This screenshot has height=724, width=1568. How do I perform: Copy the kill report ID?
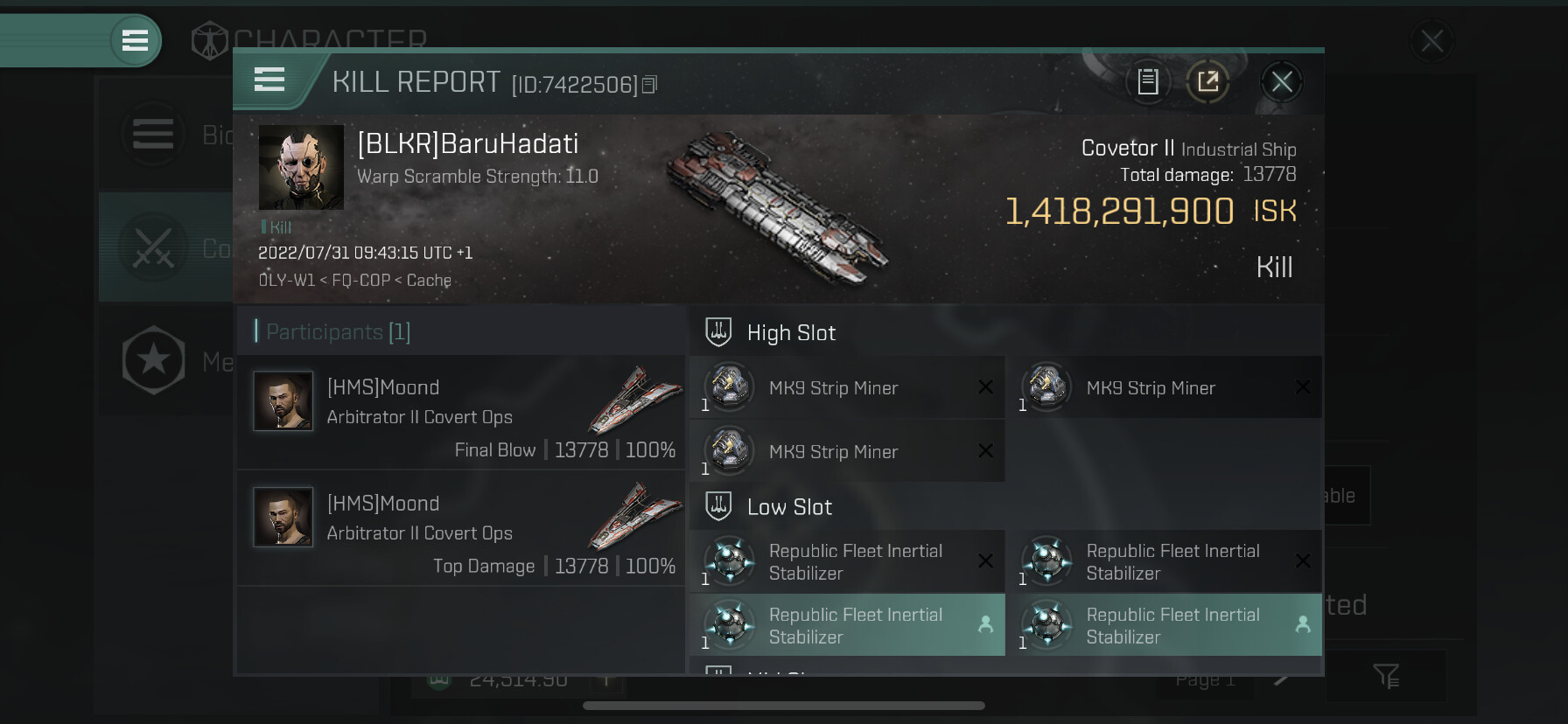click(x=649, y=85)
